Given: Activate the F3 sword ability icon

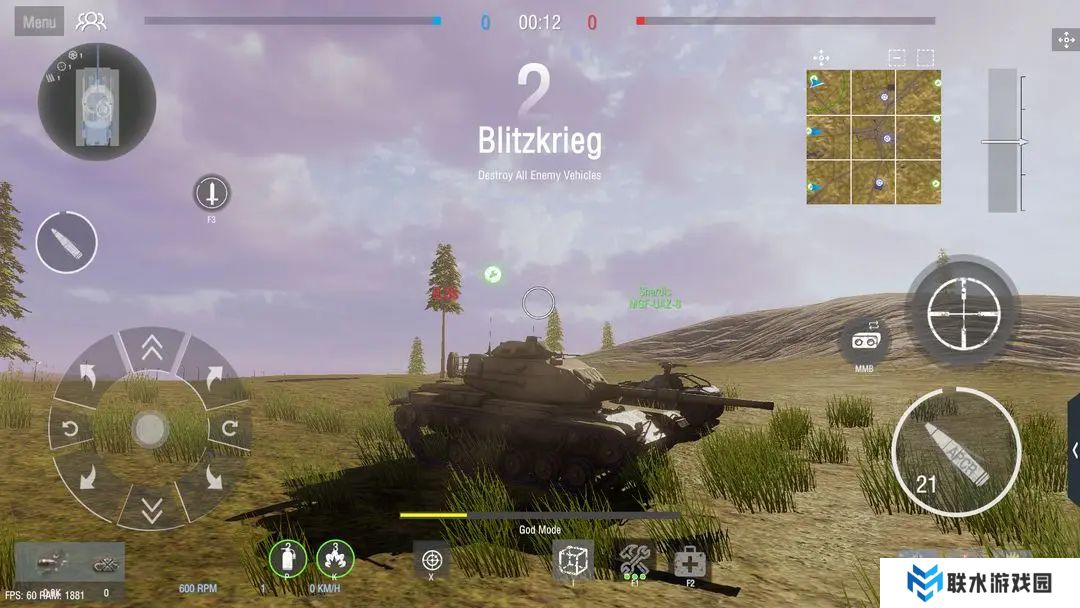Looking at the screenshot, I should pos(211,193).
